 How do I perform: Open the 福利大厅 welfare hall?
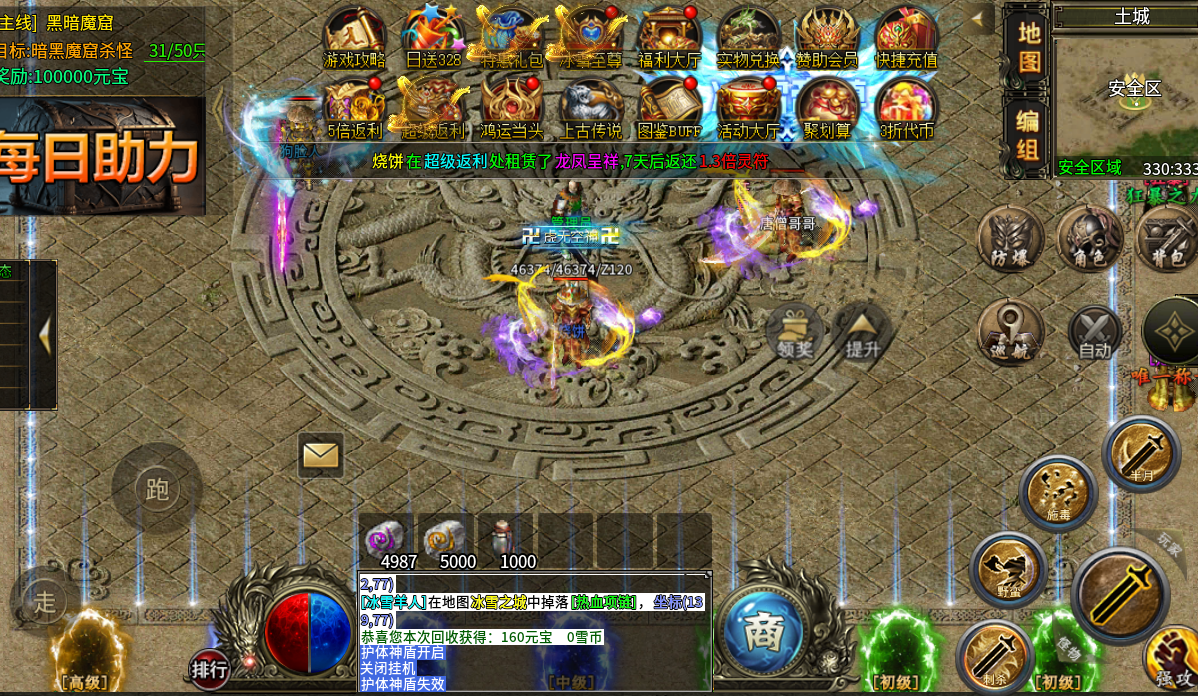click(669, 36)
